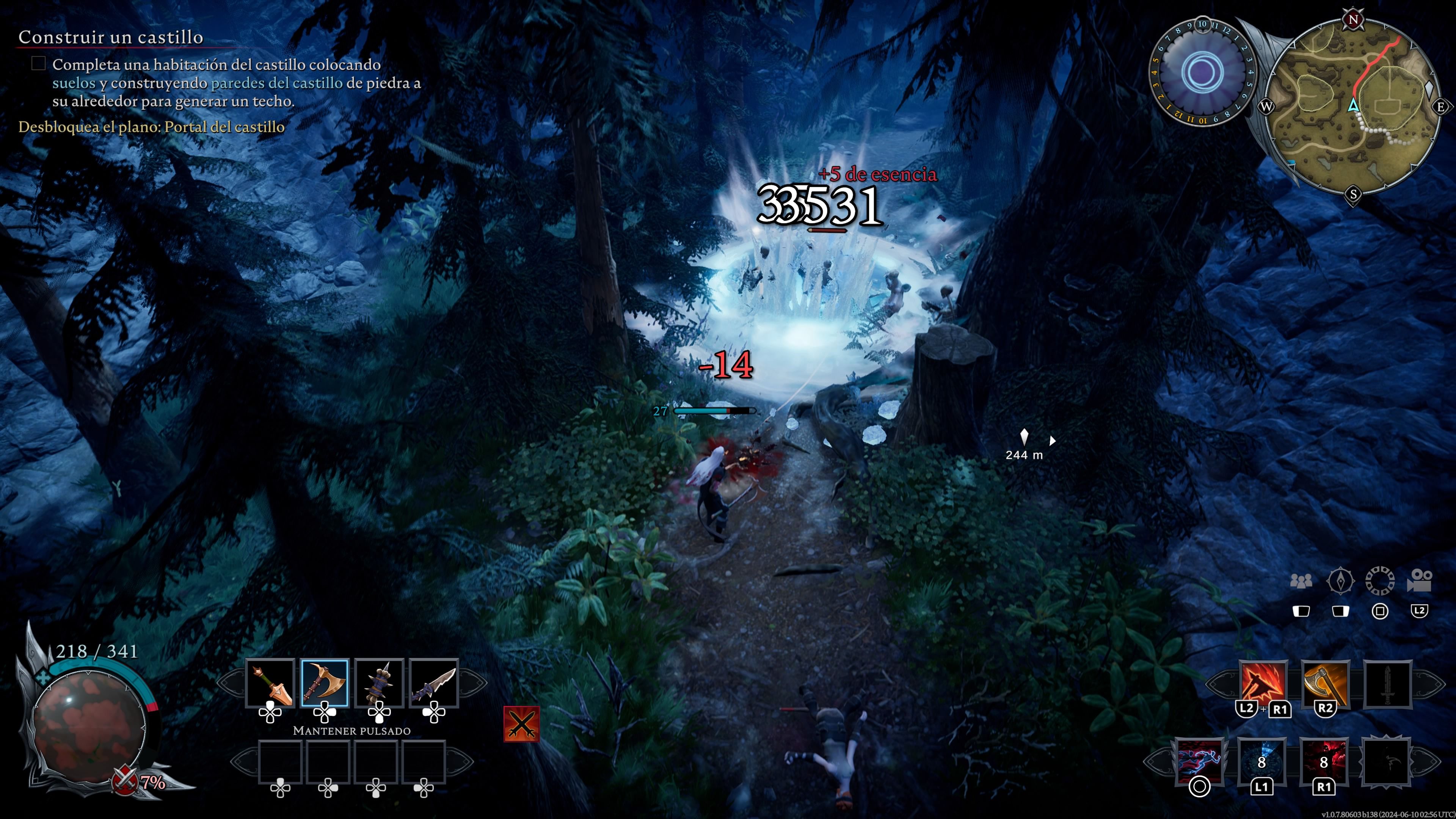Select the copper spear weapon slot
1456x819 pixels.
point(270,683)
